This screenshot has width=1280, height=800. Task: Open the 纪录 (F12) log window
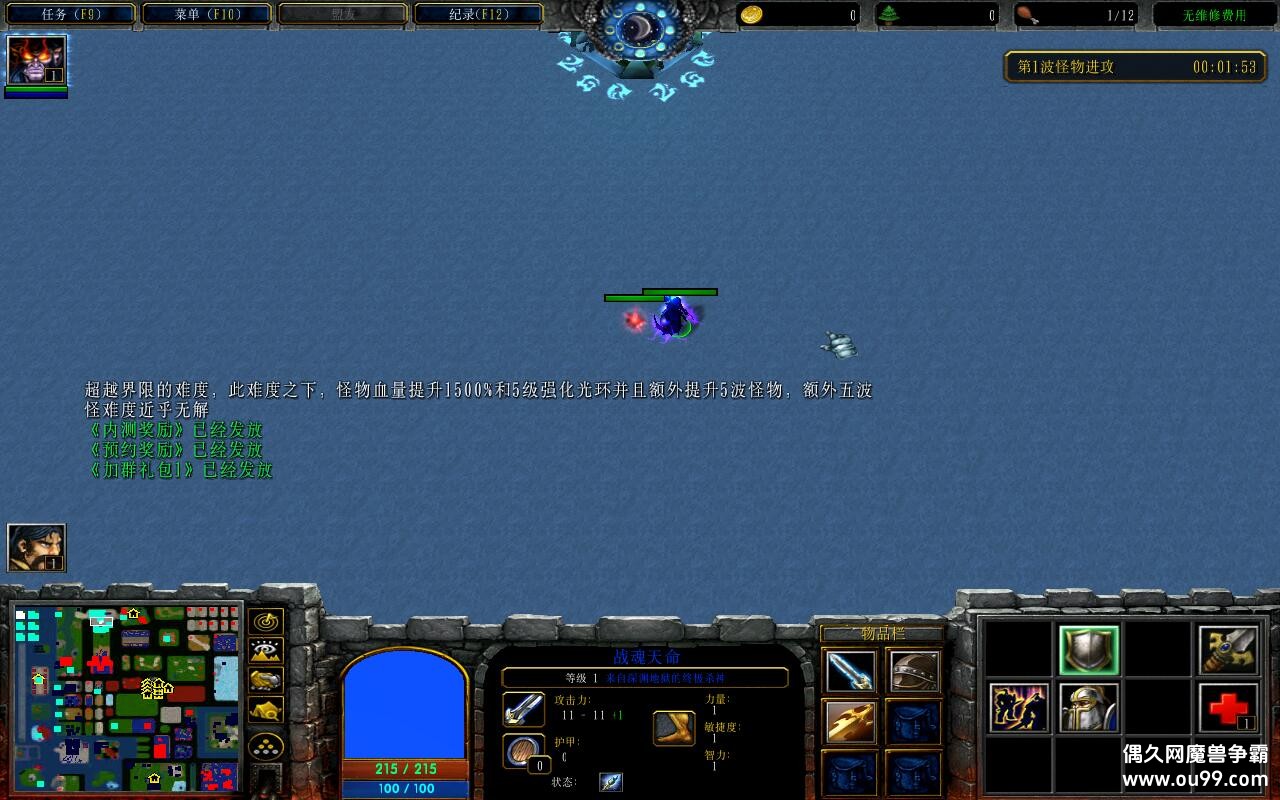(x=479, y=14)
